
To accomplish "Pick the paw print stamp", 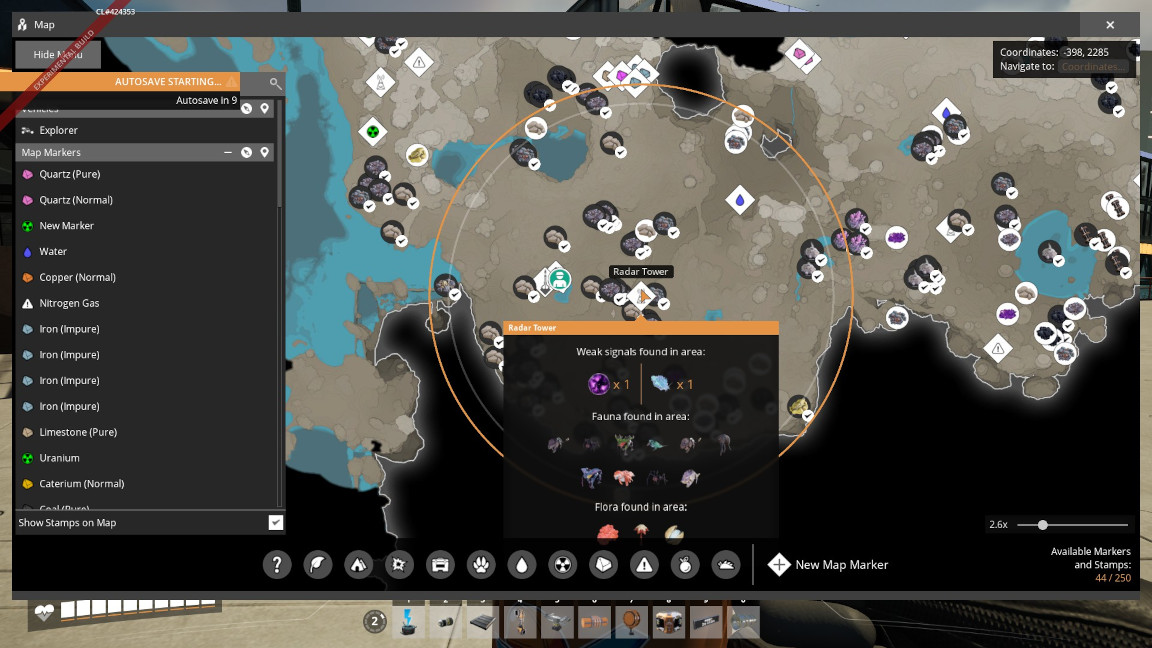I will (x=481, y=565).
